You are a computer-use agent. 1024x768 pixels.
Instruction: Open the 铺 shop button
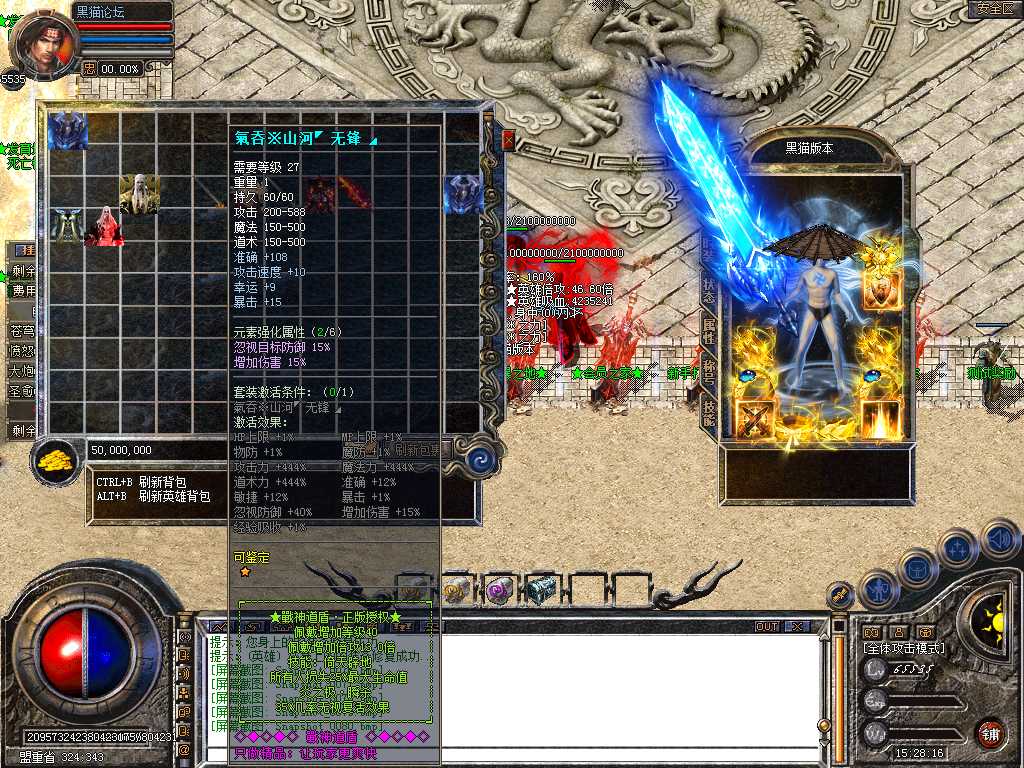989,732
